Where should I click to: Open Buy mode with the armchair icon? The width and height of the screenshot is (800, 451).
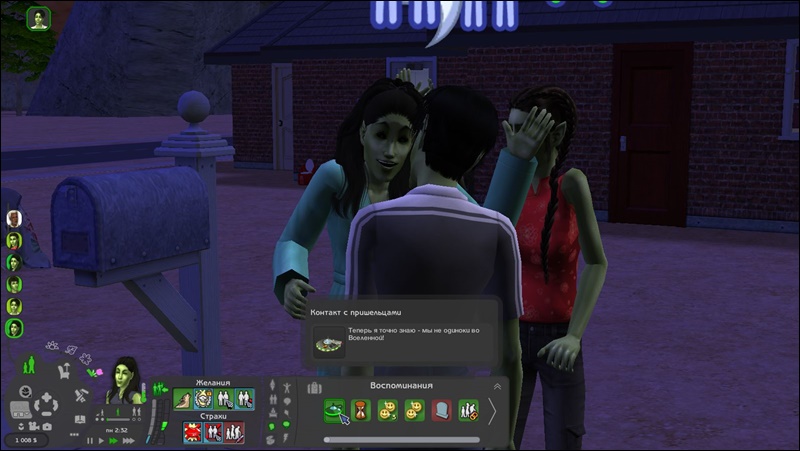pos(66,372)
